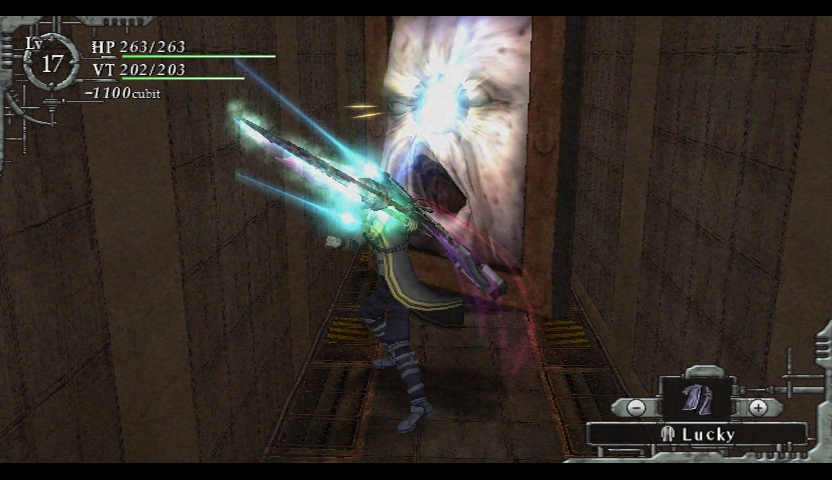Click the plus button beside the coat slot
Image resolution: width=832 pixels, height=480 pixels.
coord(758,407)
